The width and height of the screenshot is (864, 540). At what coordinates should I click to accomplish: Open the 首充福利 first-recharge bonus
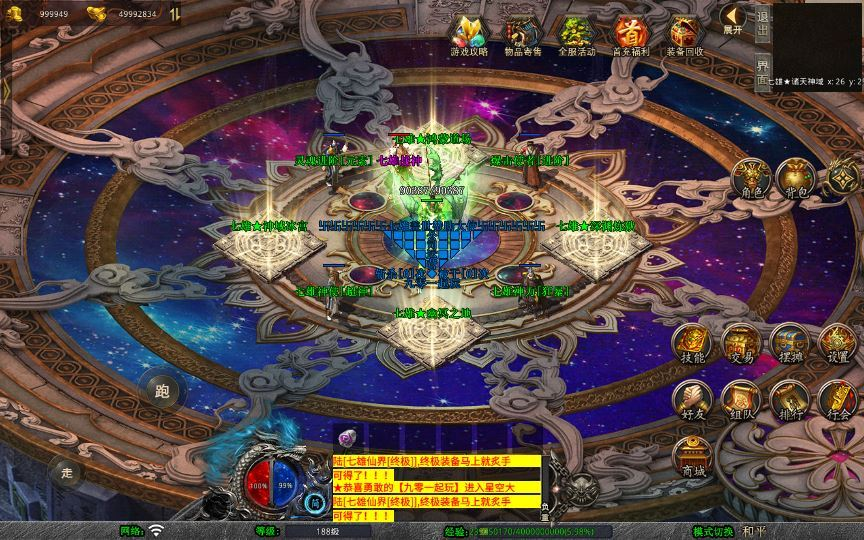[630, 34]
